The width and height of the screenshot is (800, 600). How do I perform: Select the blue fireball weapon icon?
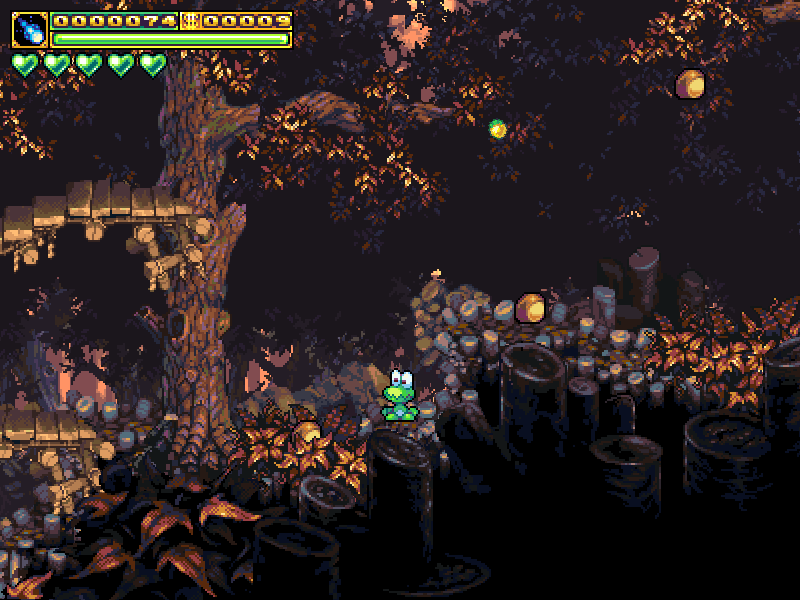click(x=29, y=30)
